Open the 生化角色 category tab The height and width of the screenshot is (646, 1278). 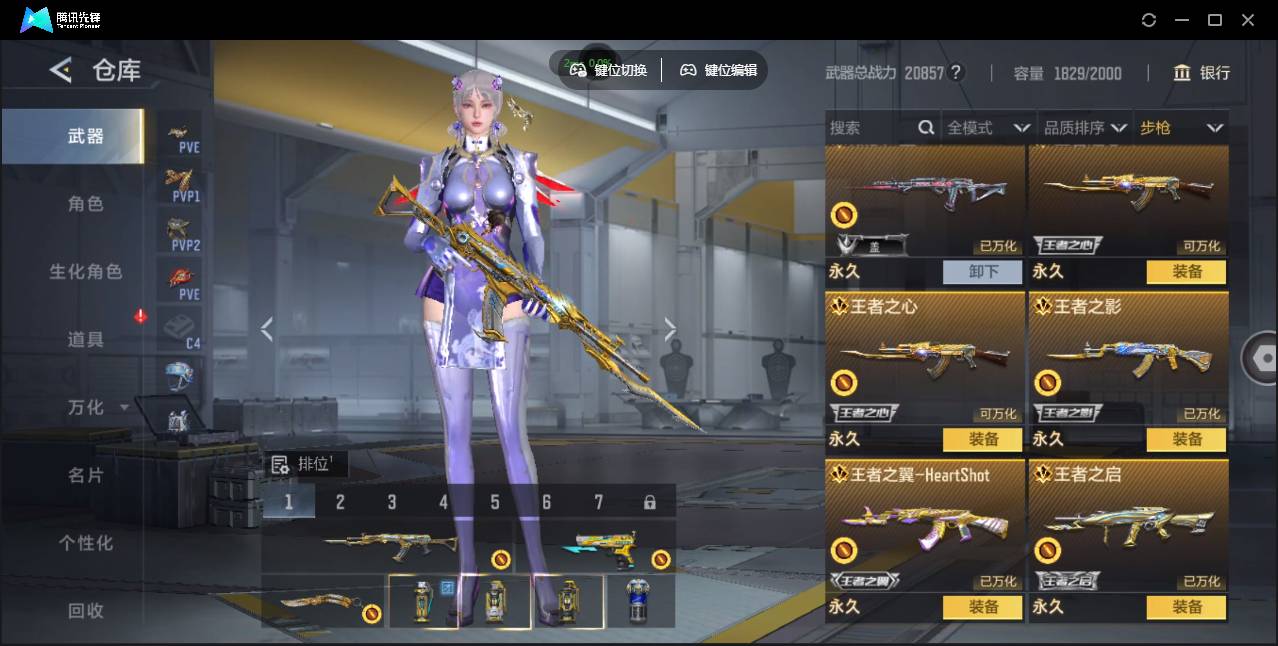pyautogui.click(x=85, y=272)
